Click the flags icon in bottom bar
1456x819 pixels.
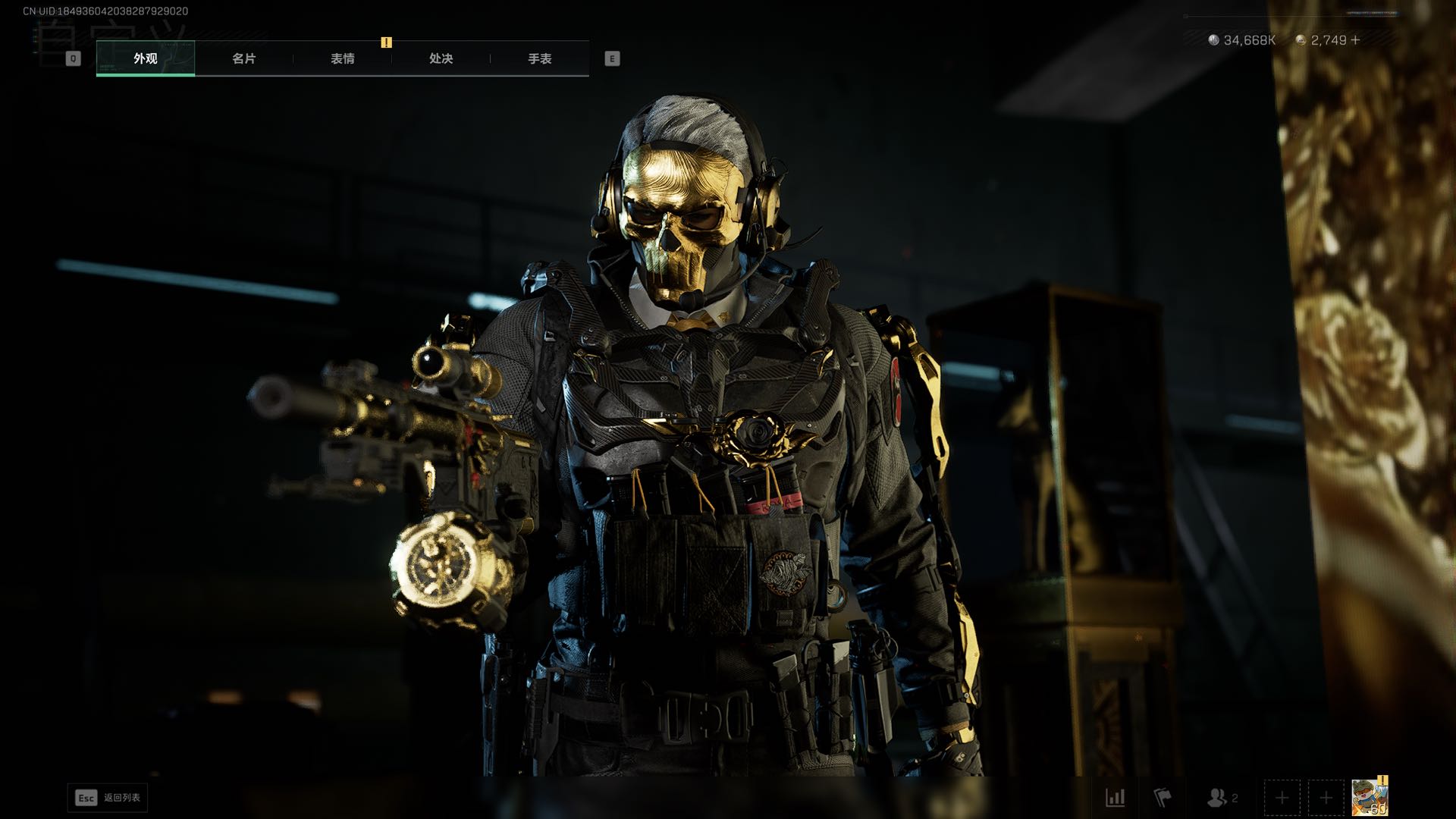click(1162, 798)
